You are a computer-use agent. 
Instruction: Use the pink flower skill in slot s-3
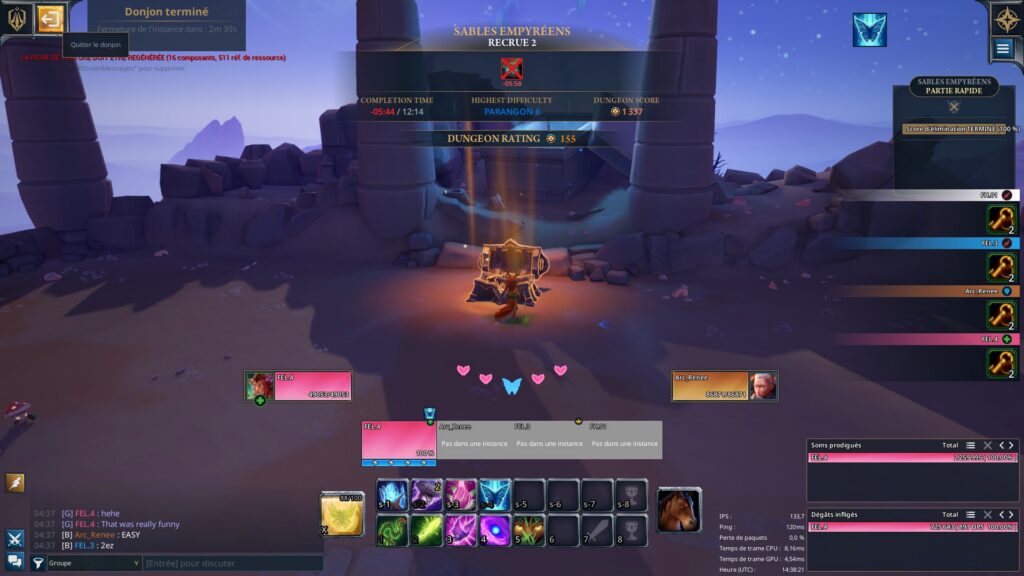460,495
